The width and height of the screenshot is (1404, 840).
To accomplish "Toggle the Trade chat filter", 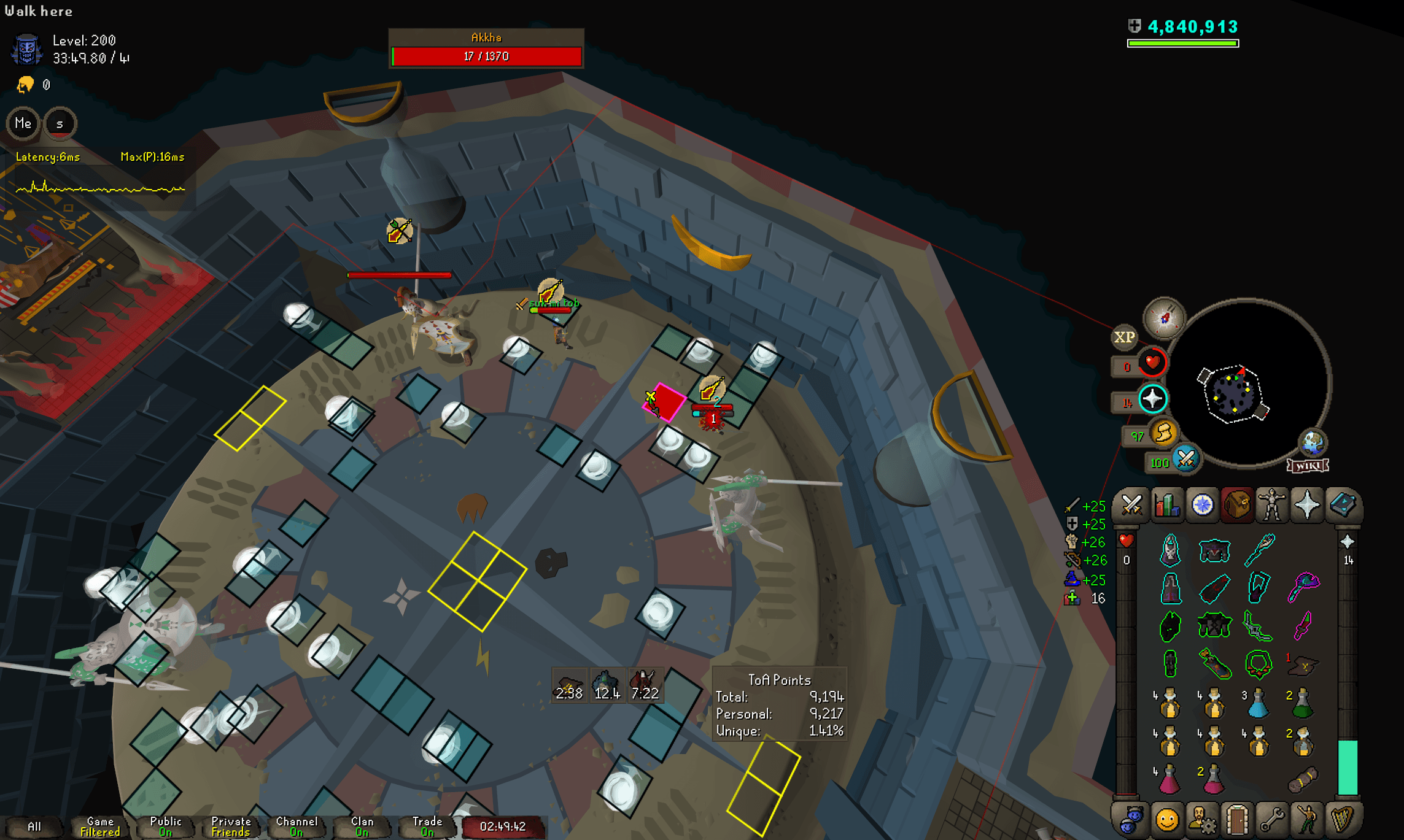I will click(427, 825).
